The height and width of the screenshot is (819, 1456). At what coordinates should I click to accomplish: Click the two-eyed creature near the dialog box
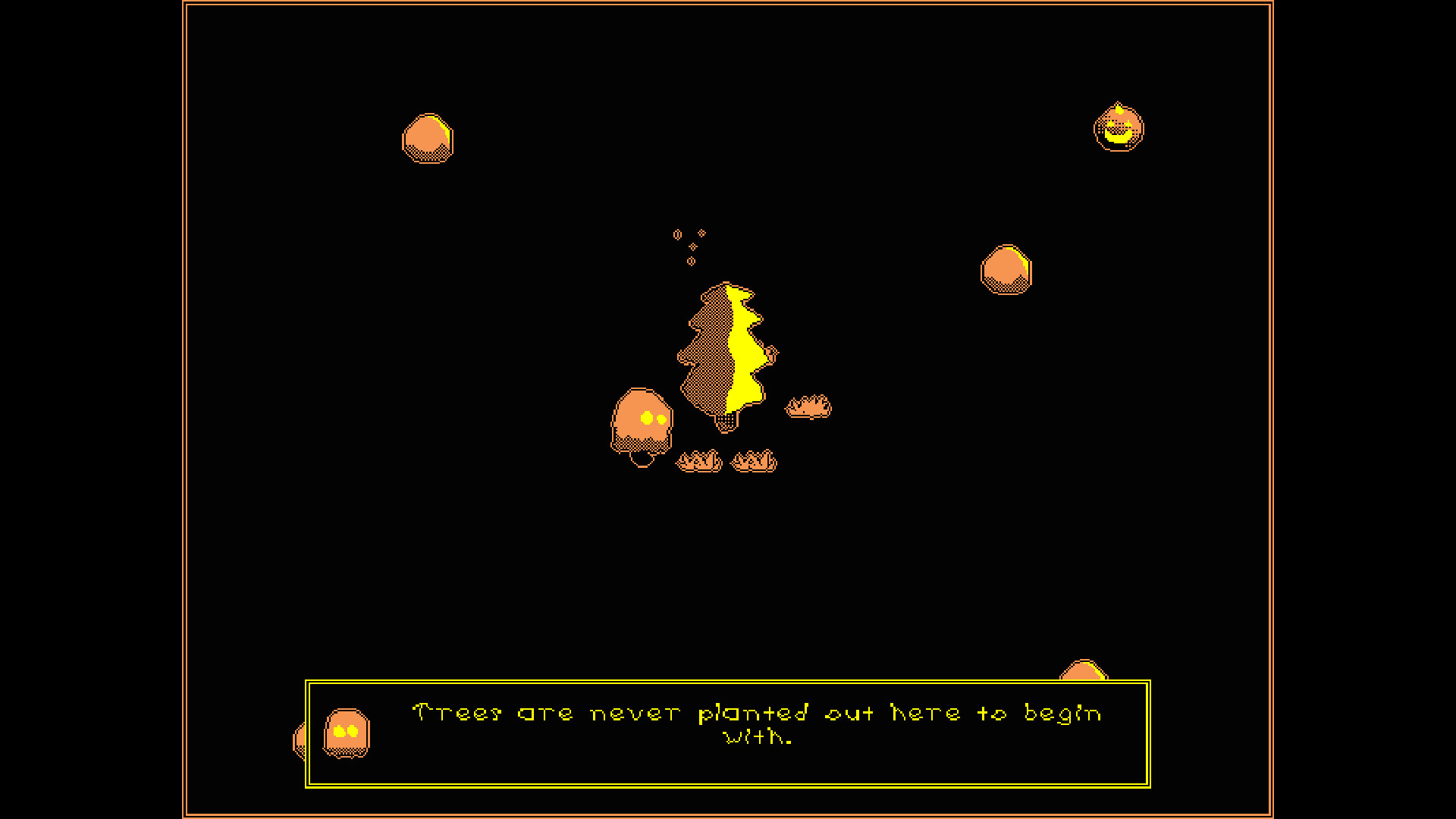(x=345, y=732)
